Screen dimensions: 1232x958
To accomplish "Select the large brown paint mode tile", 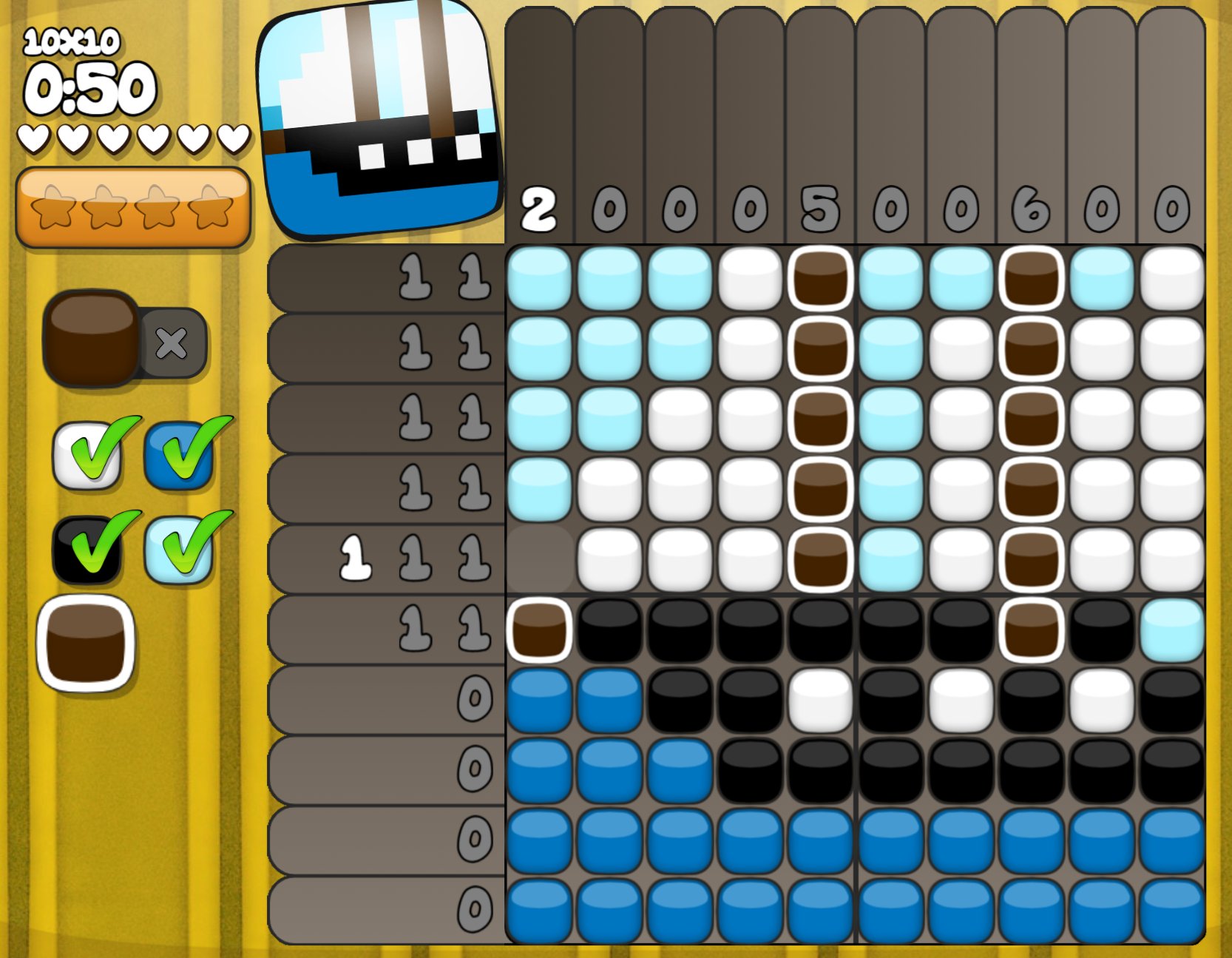I will [x=90, y=339].
